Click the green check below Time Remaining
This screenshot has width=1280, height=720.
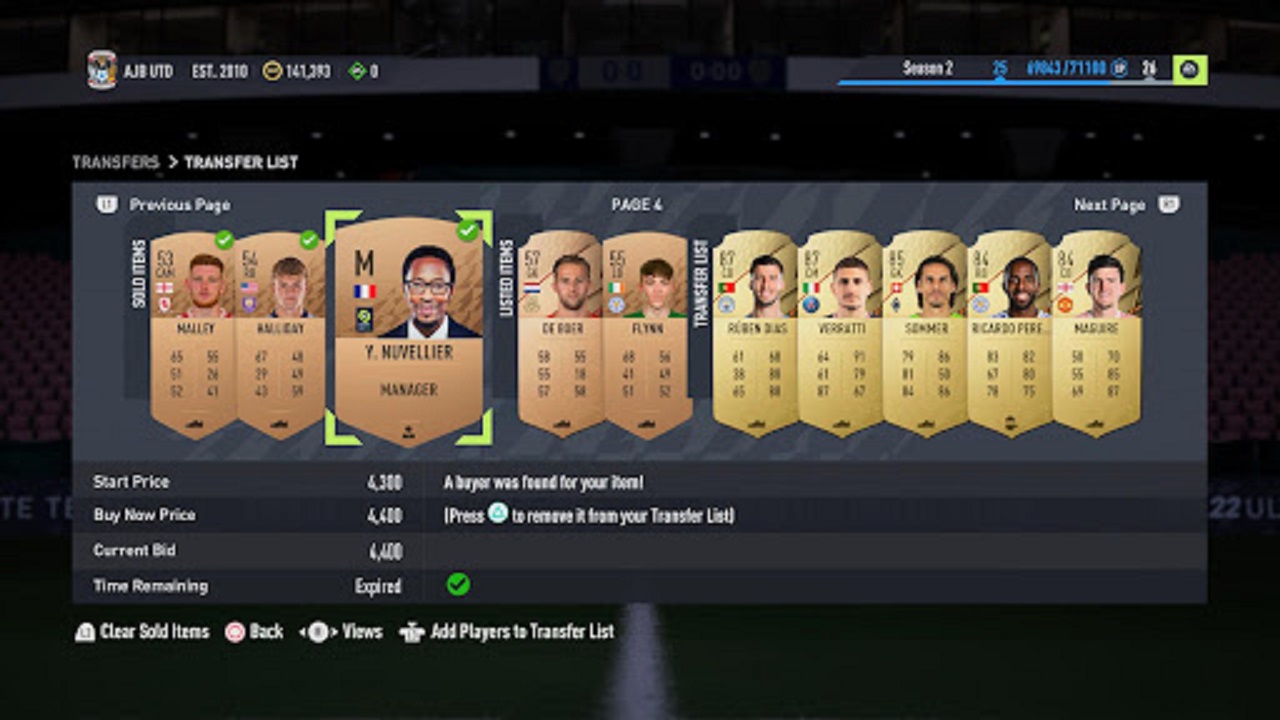(x=459, y=586)
